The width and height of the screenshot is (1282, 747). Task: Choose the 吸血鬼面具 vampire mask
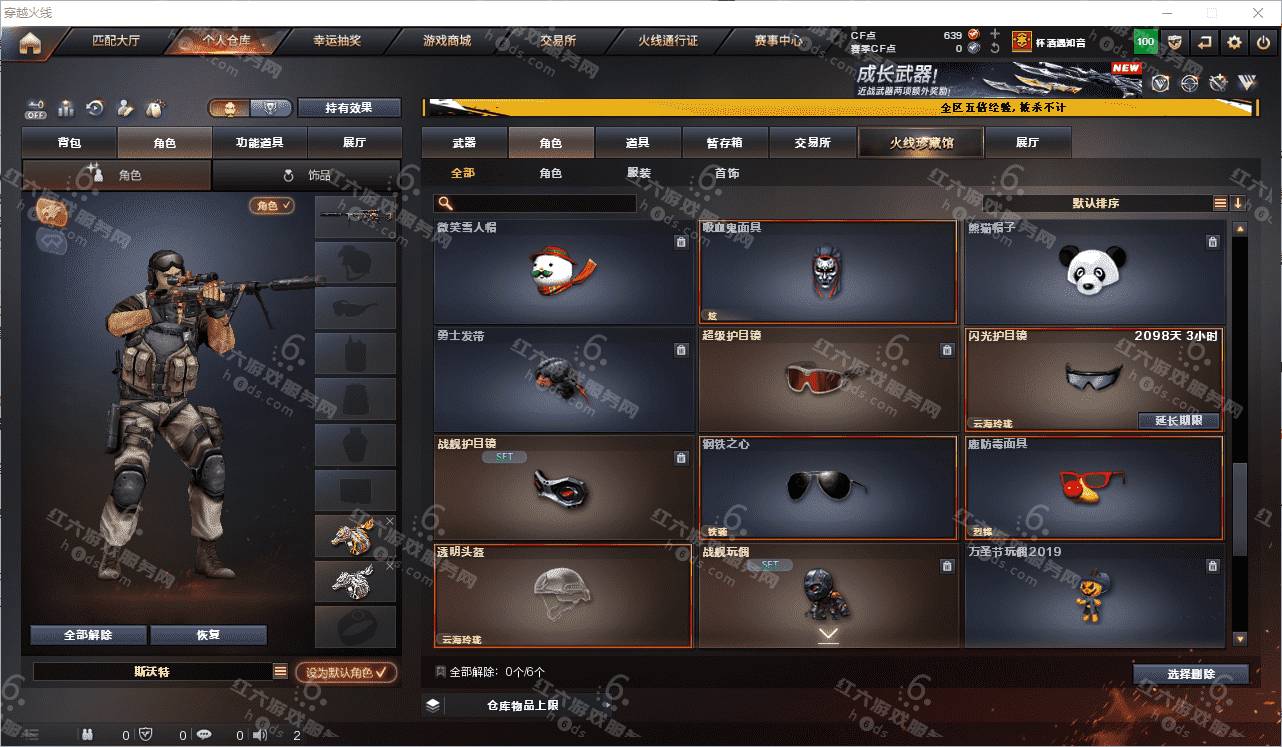coord(828,271)
